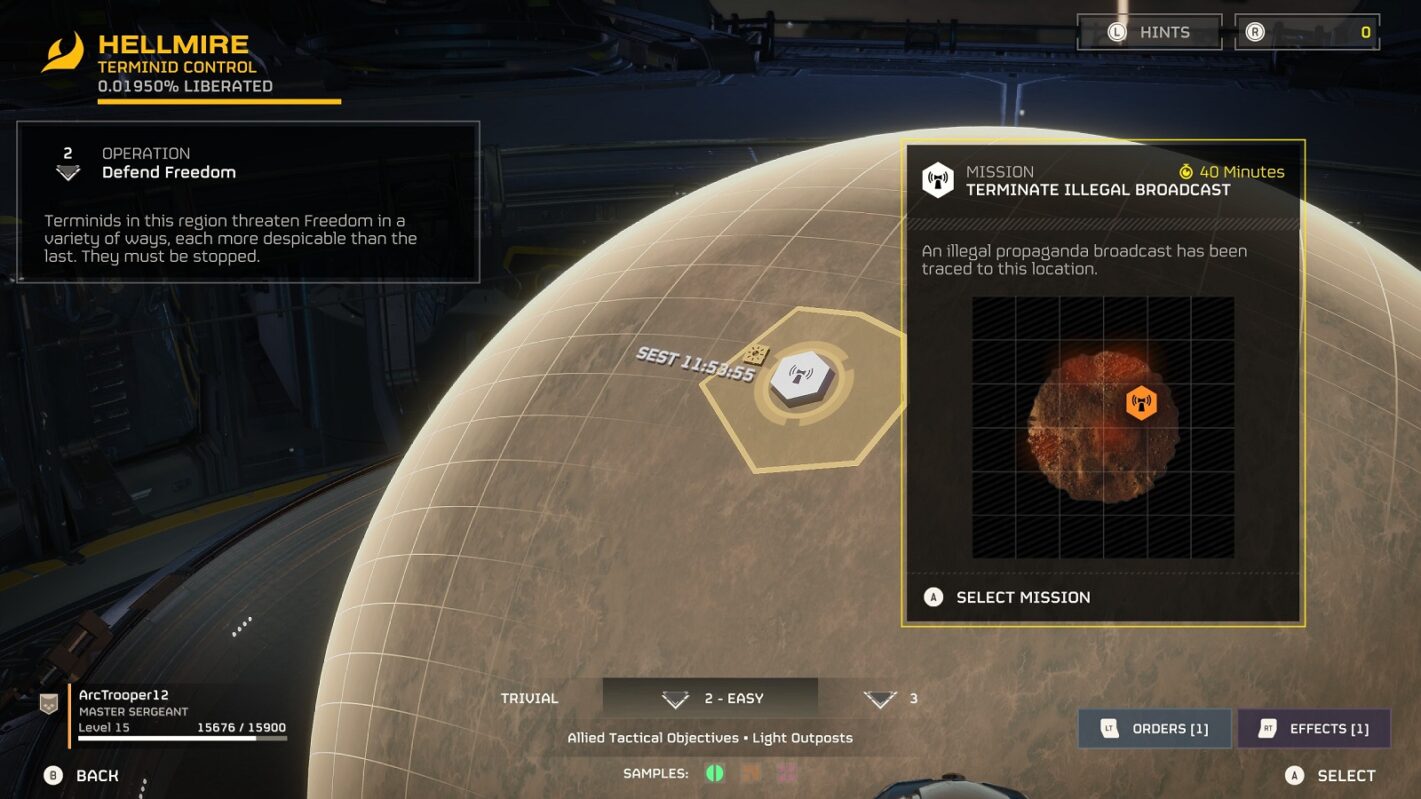Choose the Trivial difficulty
1421x799 pixels.
coord(530,698)
